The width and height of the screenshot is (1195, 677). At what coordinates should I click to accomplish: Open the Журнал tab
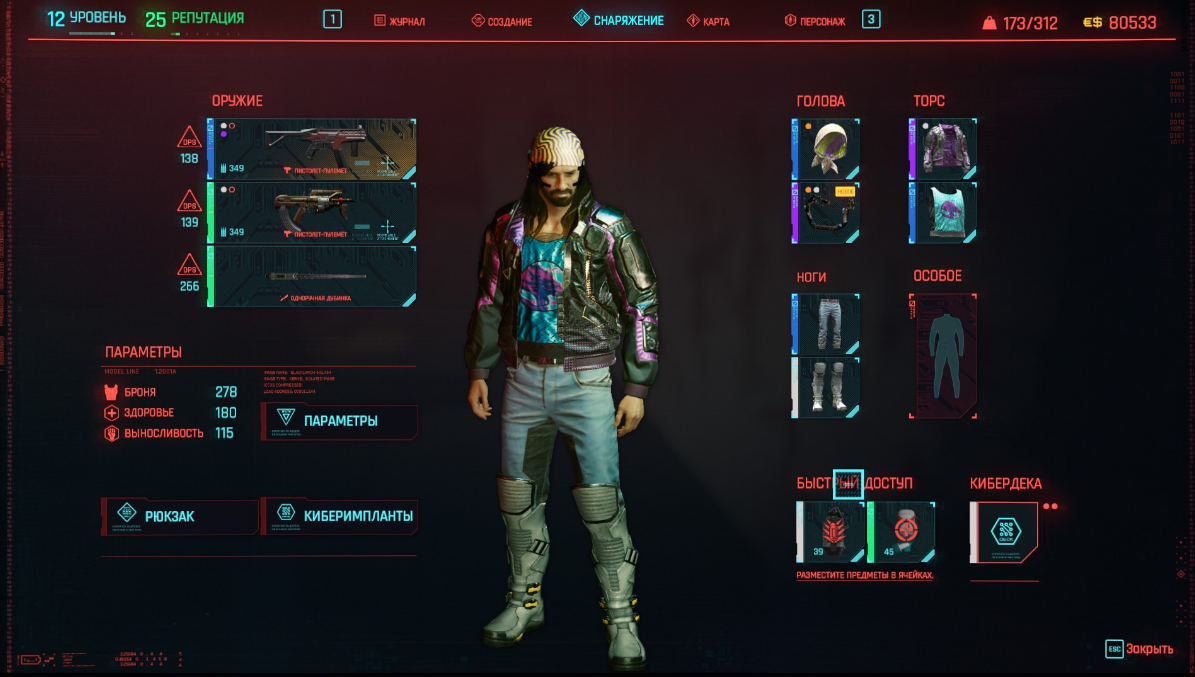(400, 21)
